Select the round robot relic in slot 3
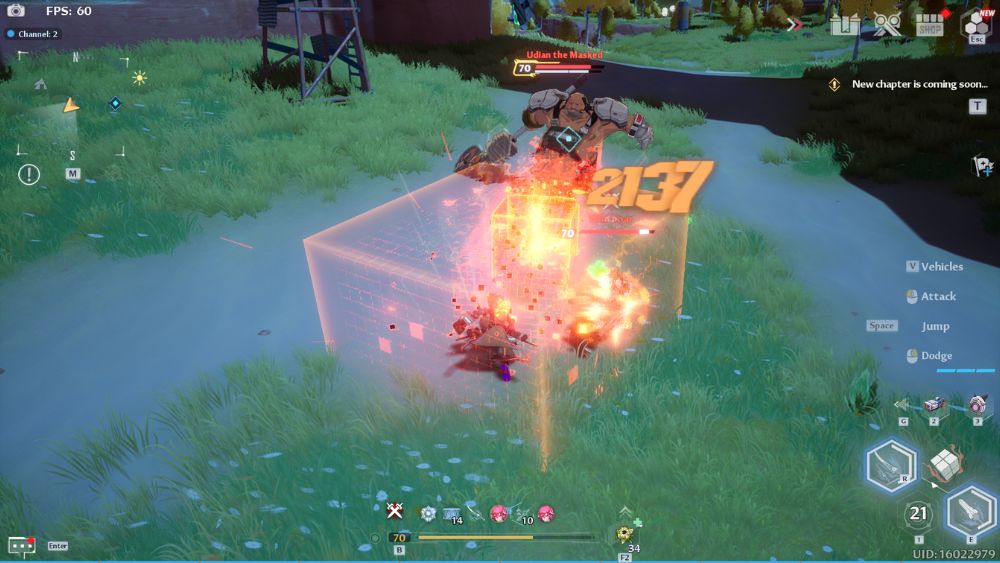Viewport: 1000px width, 563px height. pos(977,405)
